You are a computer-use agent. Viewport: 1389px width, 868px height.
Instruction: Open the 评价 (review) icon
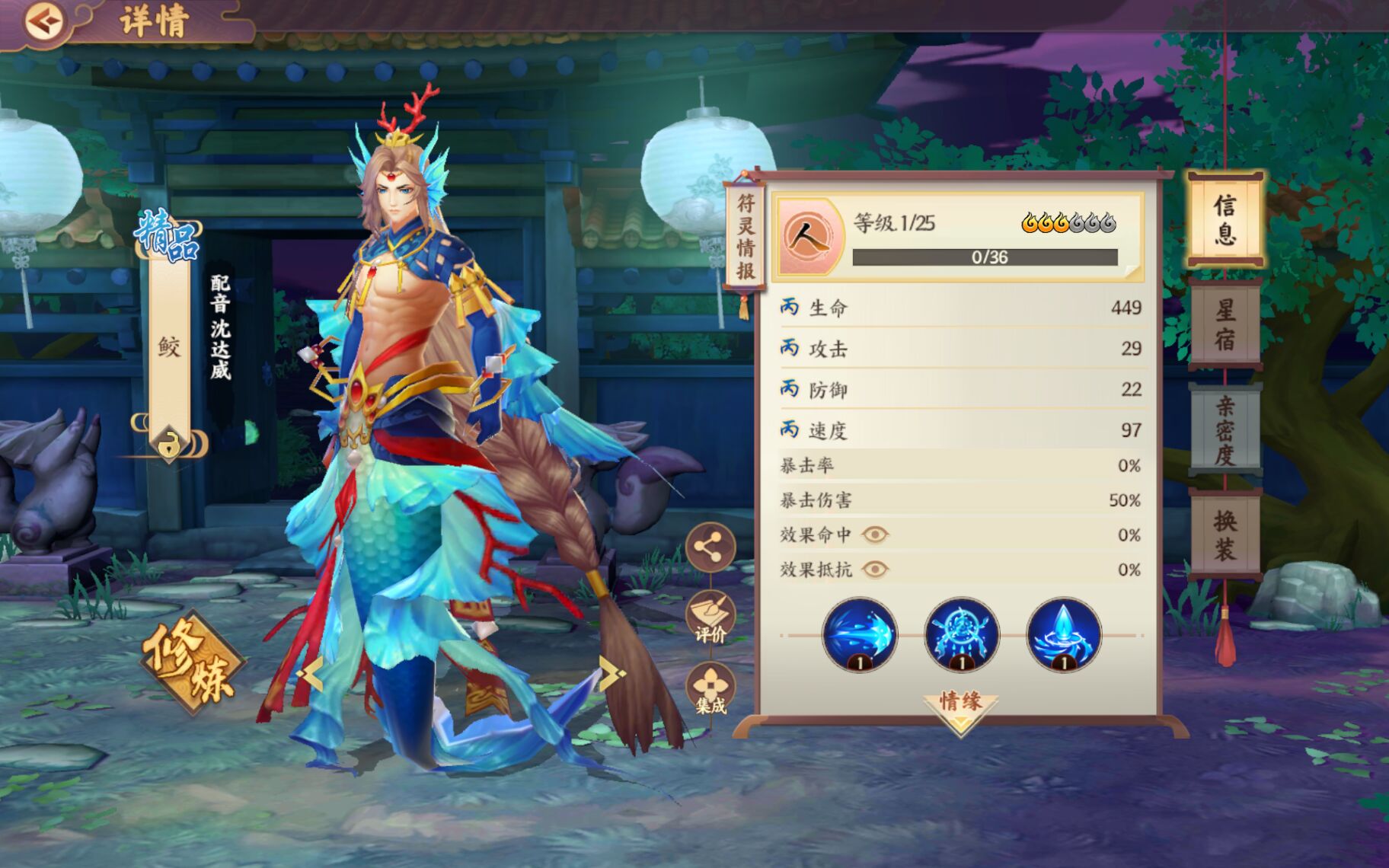click(x=711, y=619)
